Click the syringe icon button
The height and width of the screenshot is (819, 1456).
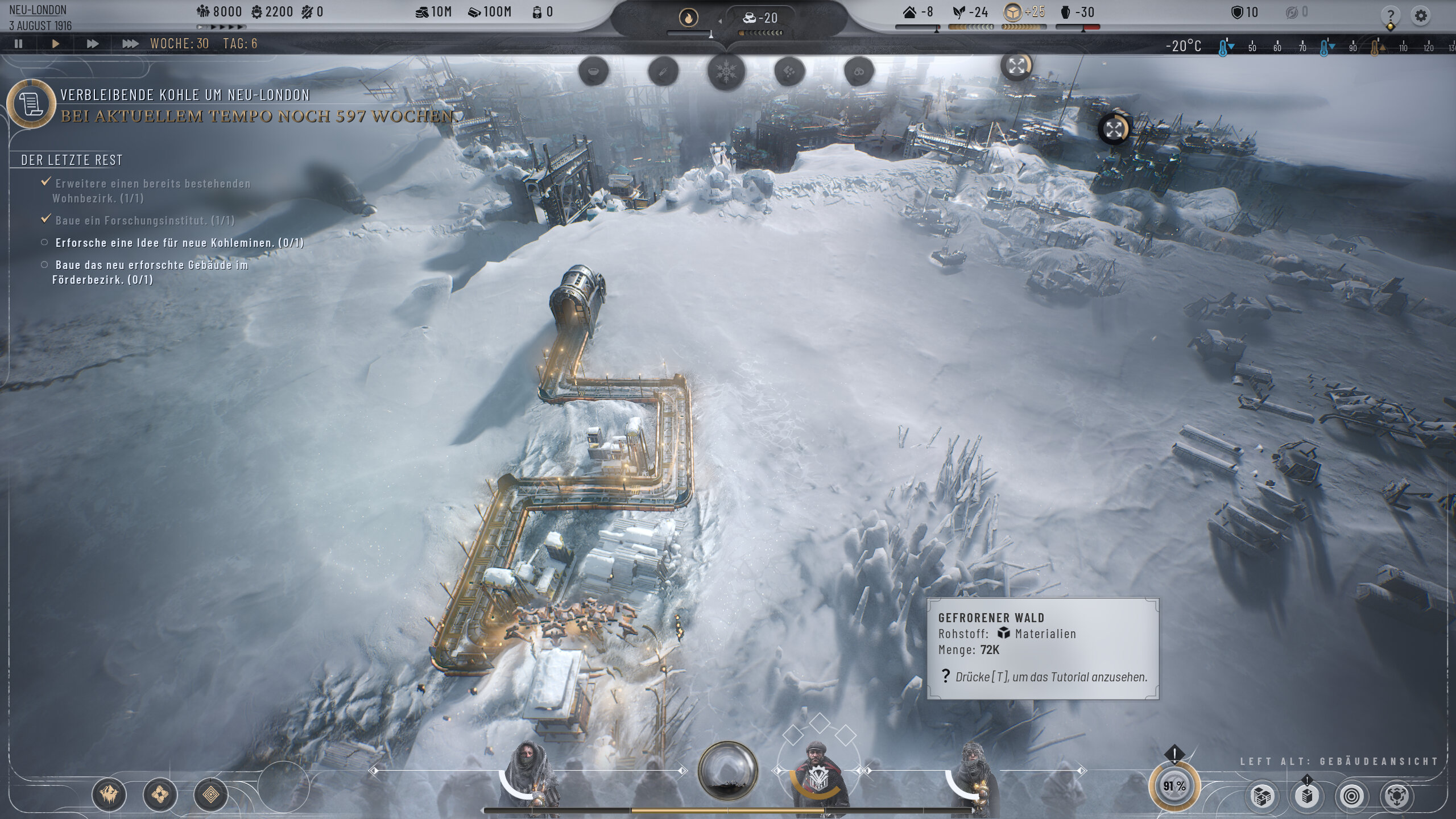663,72
